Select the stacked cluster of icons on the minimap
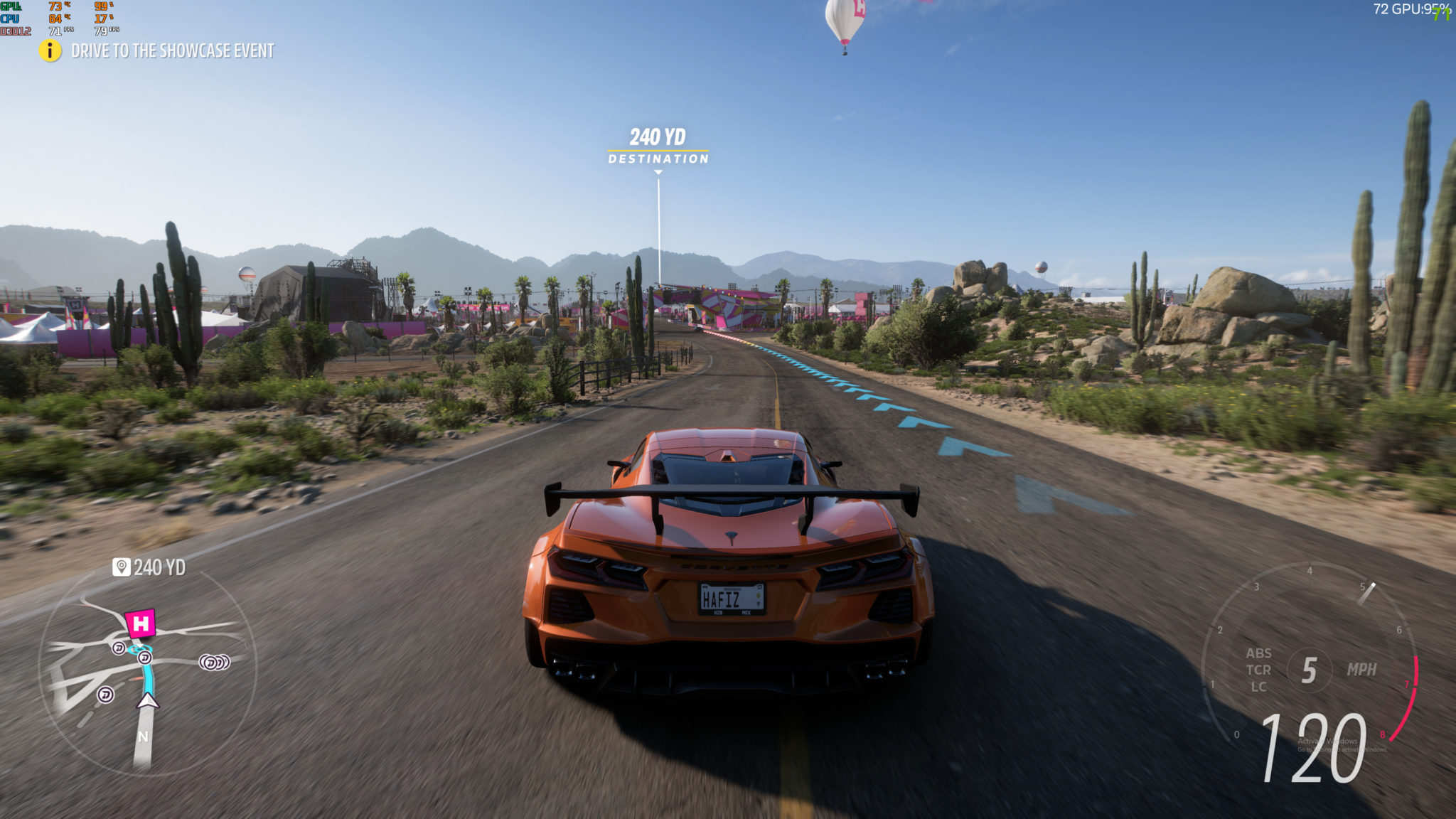The image size is (1456, 819). 214,663
